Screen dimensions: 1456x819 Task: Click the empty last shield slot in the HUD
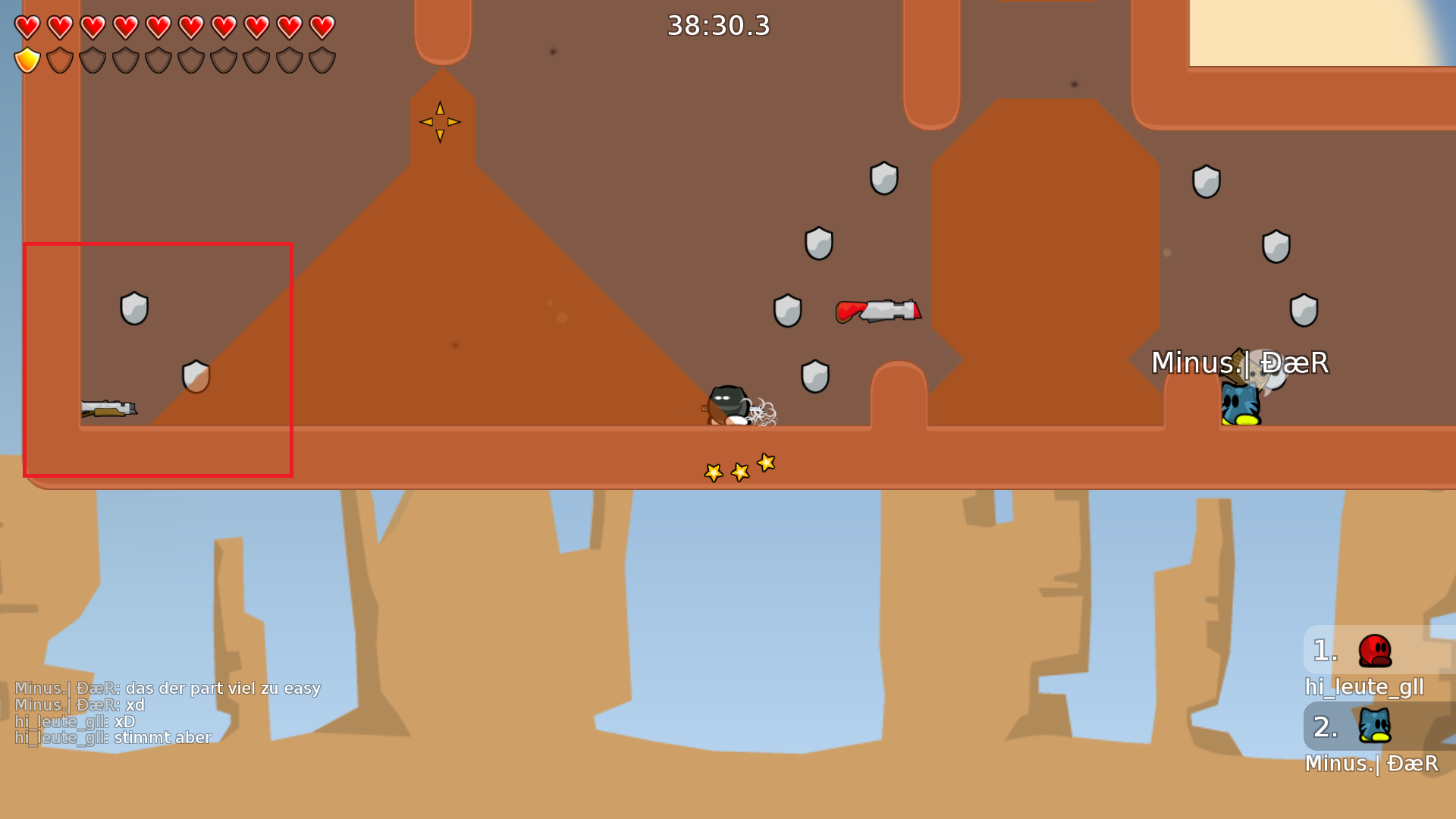click(322, 61)
